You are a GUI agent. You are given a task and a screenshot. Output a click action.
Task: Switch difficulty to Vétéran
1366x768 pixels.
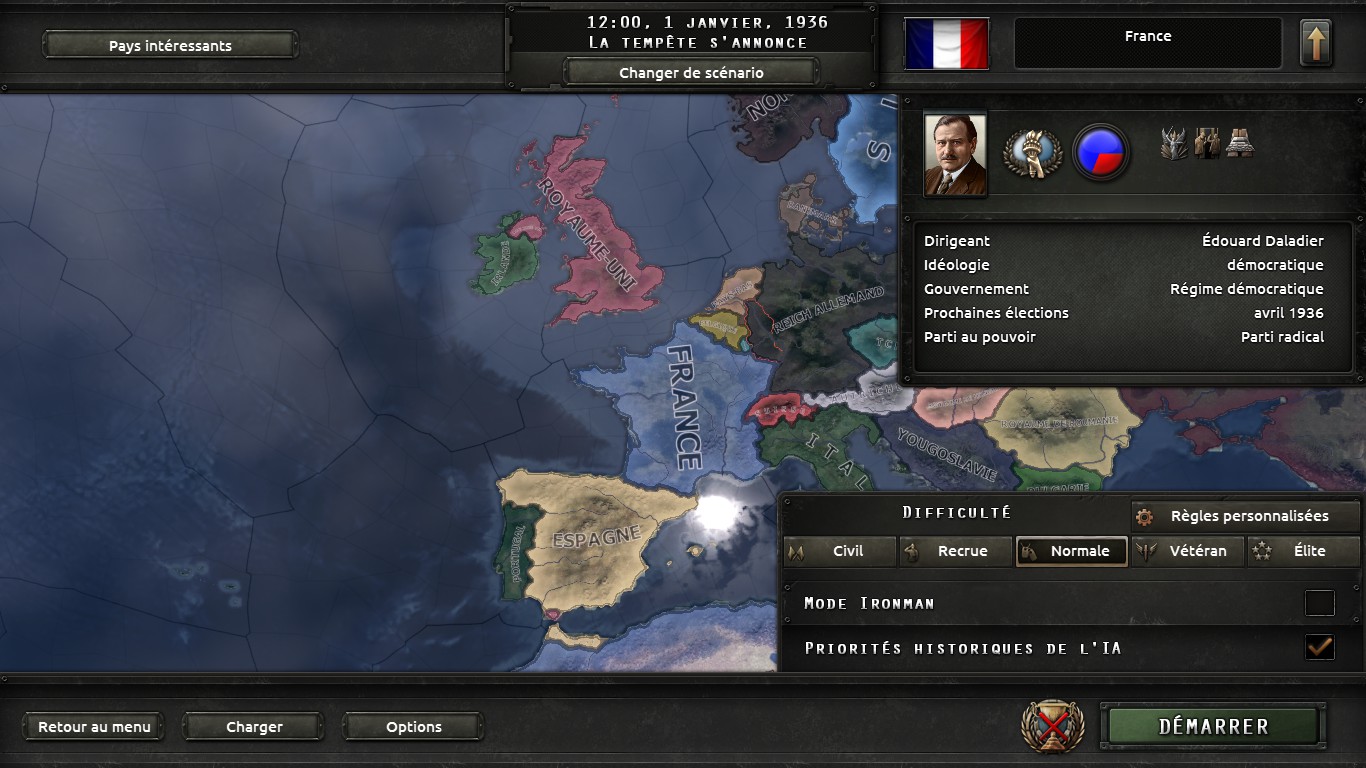coord(1189,551)
